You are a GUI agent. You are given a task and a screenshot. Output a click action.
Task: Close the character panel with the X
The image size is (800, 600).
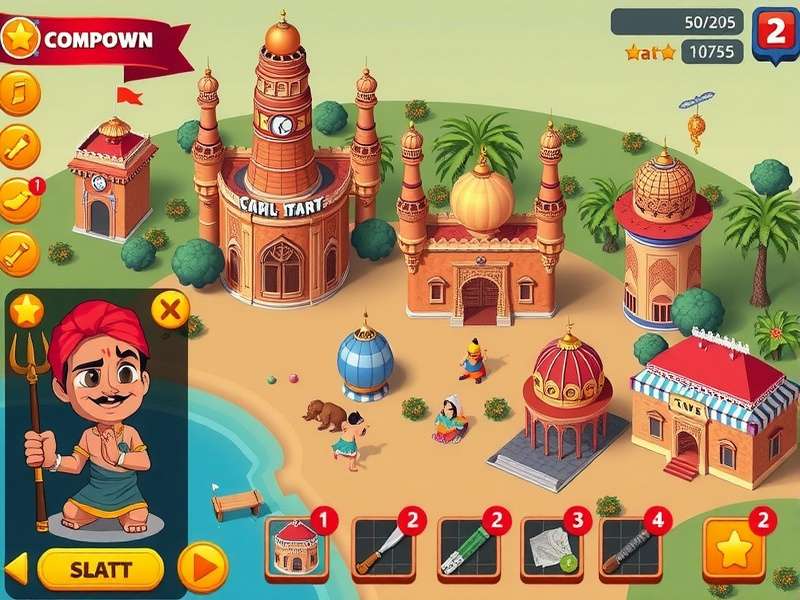[x=170, y=311]
